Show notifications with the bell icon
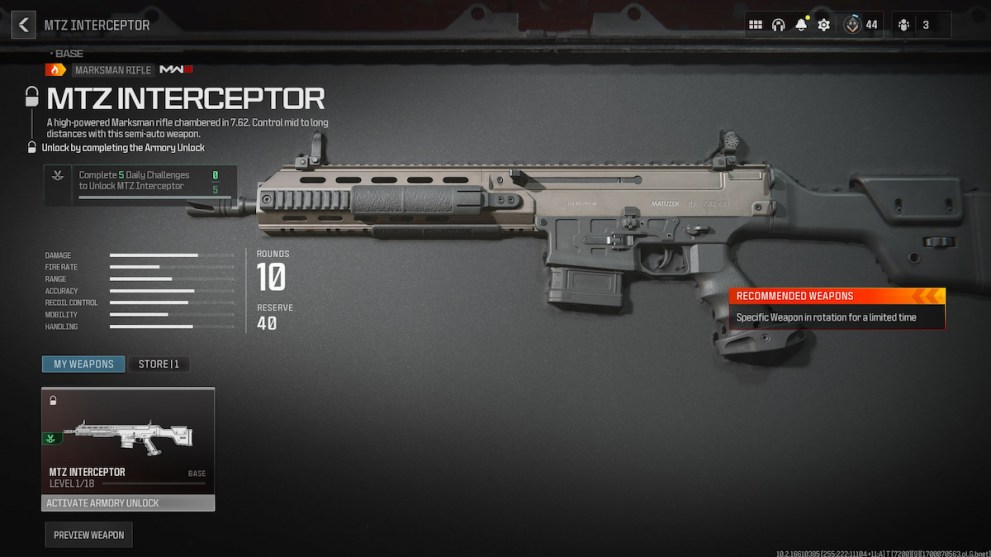The image size is (991, 557). pyautogui.click(x=800, y=25)
